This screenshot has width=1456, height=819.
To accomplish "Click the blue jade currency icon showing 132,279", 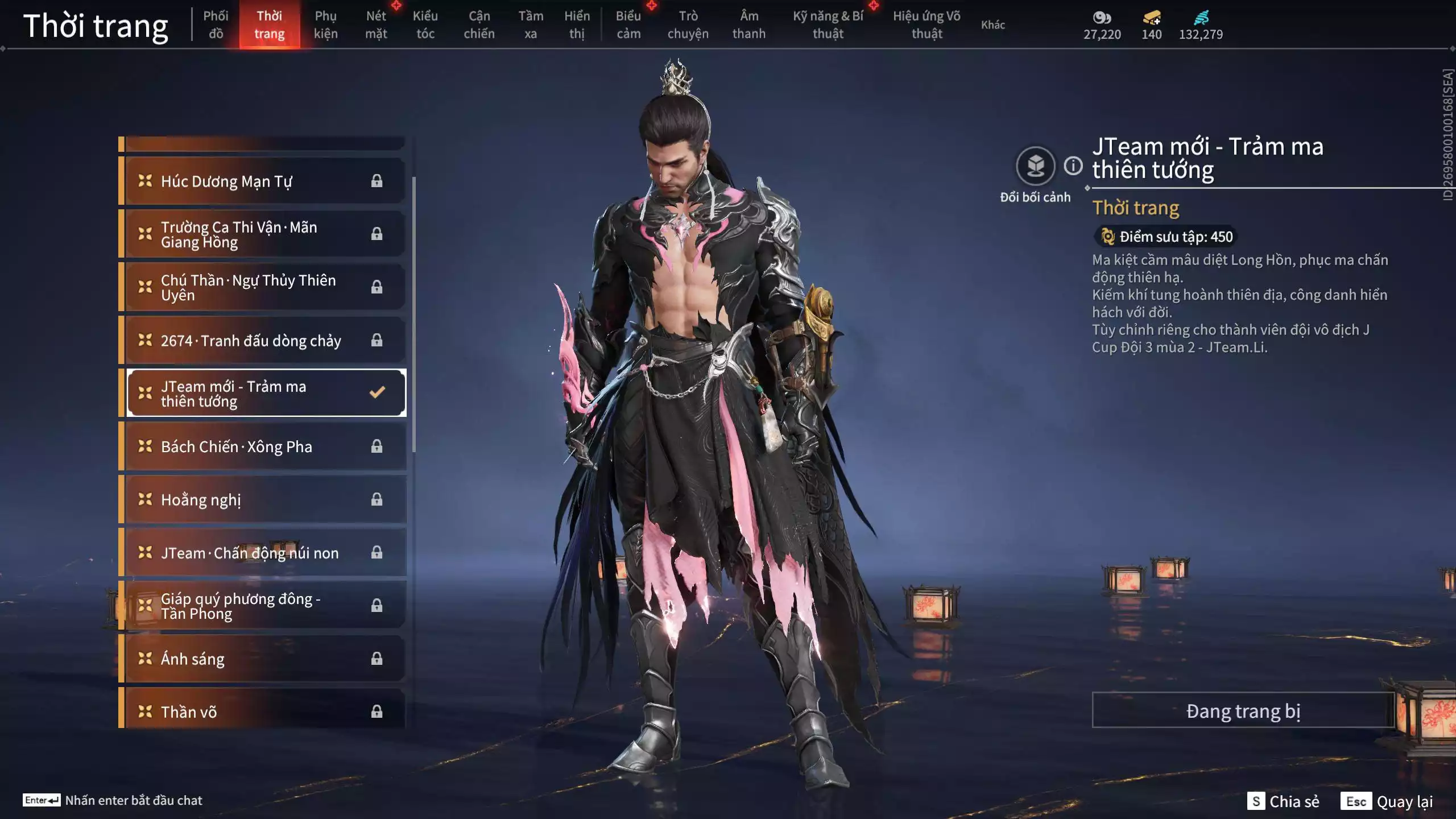I will click(1200, 18).
